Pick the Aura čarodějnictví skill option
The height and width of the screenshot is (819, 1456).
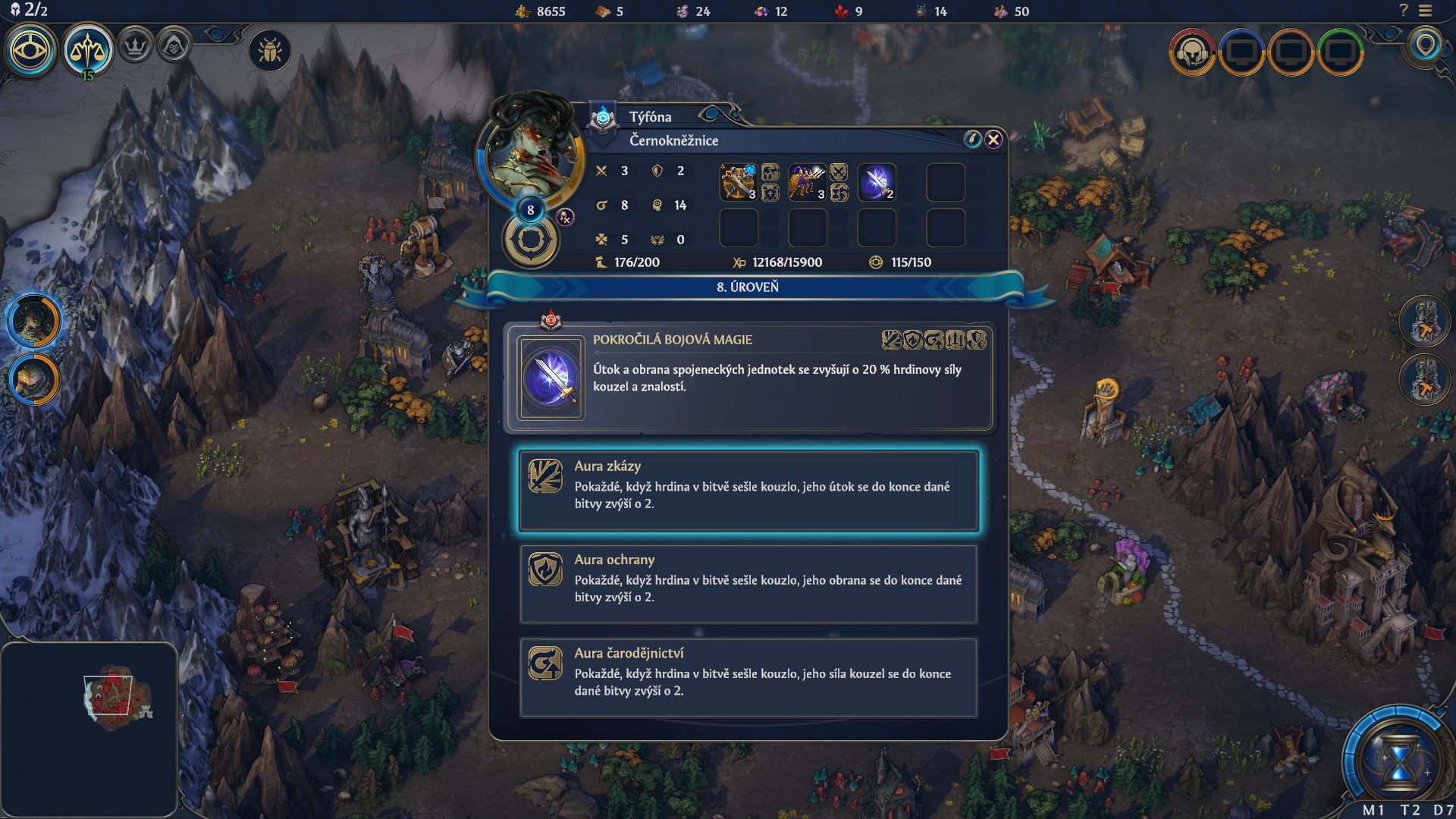pyautogui.click(x=748, y=677)
